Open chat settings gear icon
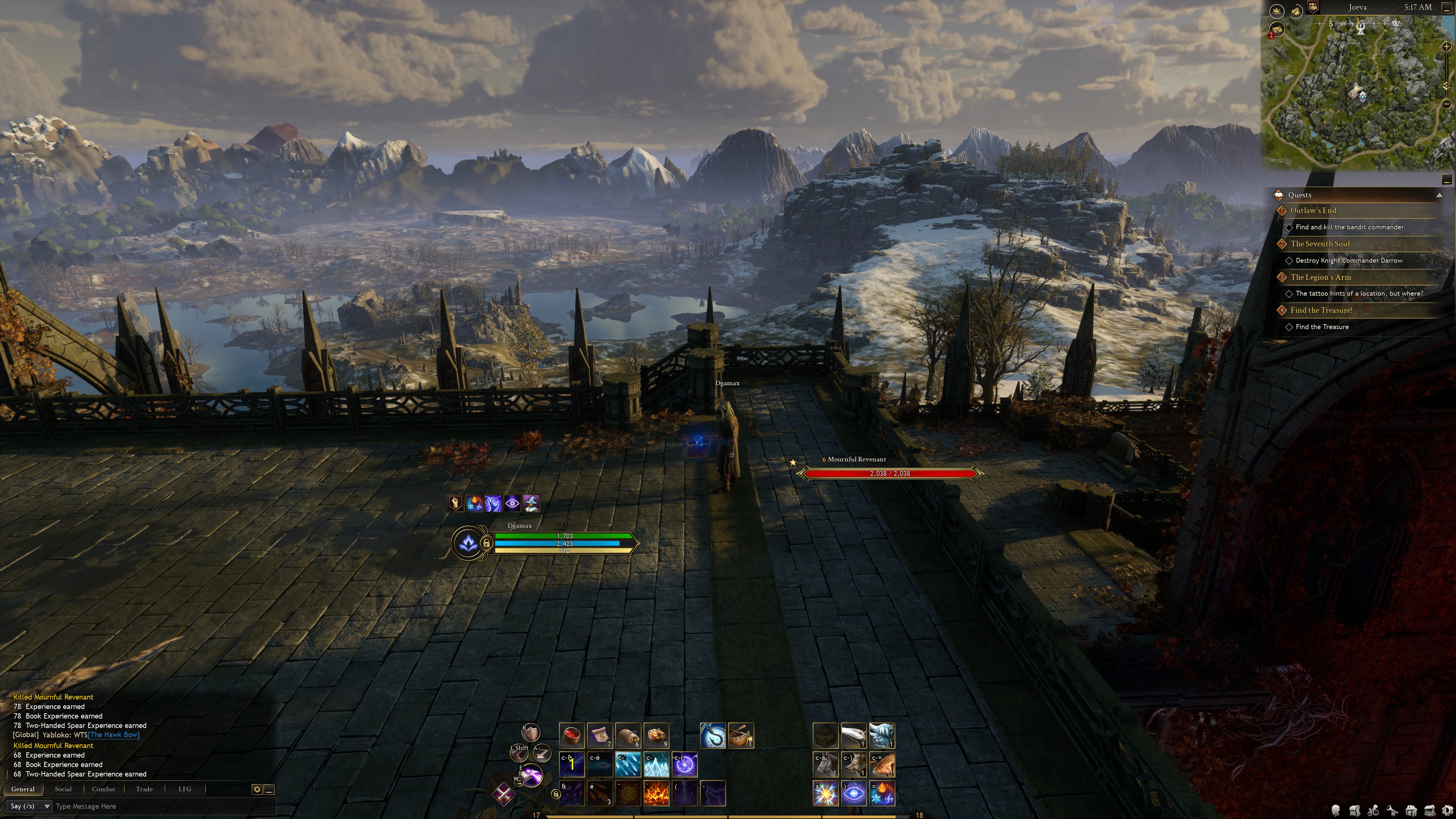Viewport: 1456px width, 819px height. (x=257, y=789)
